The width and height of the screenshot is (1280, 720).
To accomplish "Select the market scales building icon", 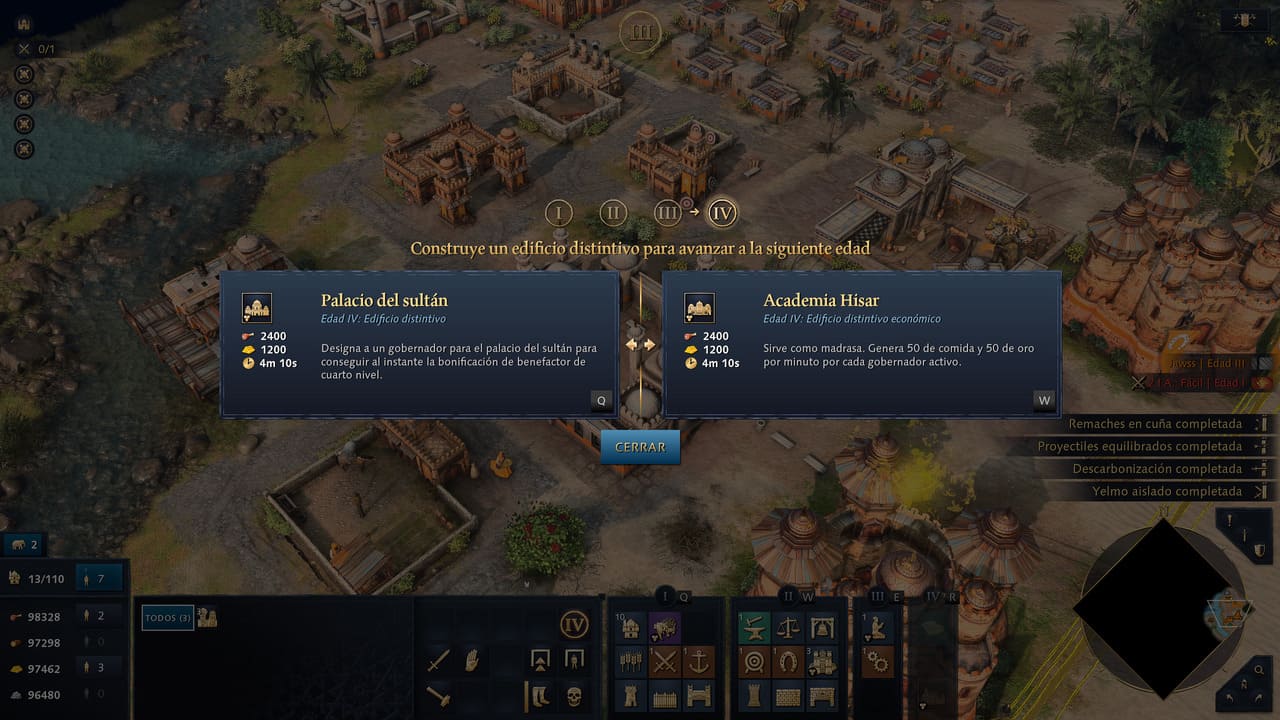I will (789, 628).
